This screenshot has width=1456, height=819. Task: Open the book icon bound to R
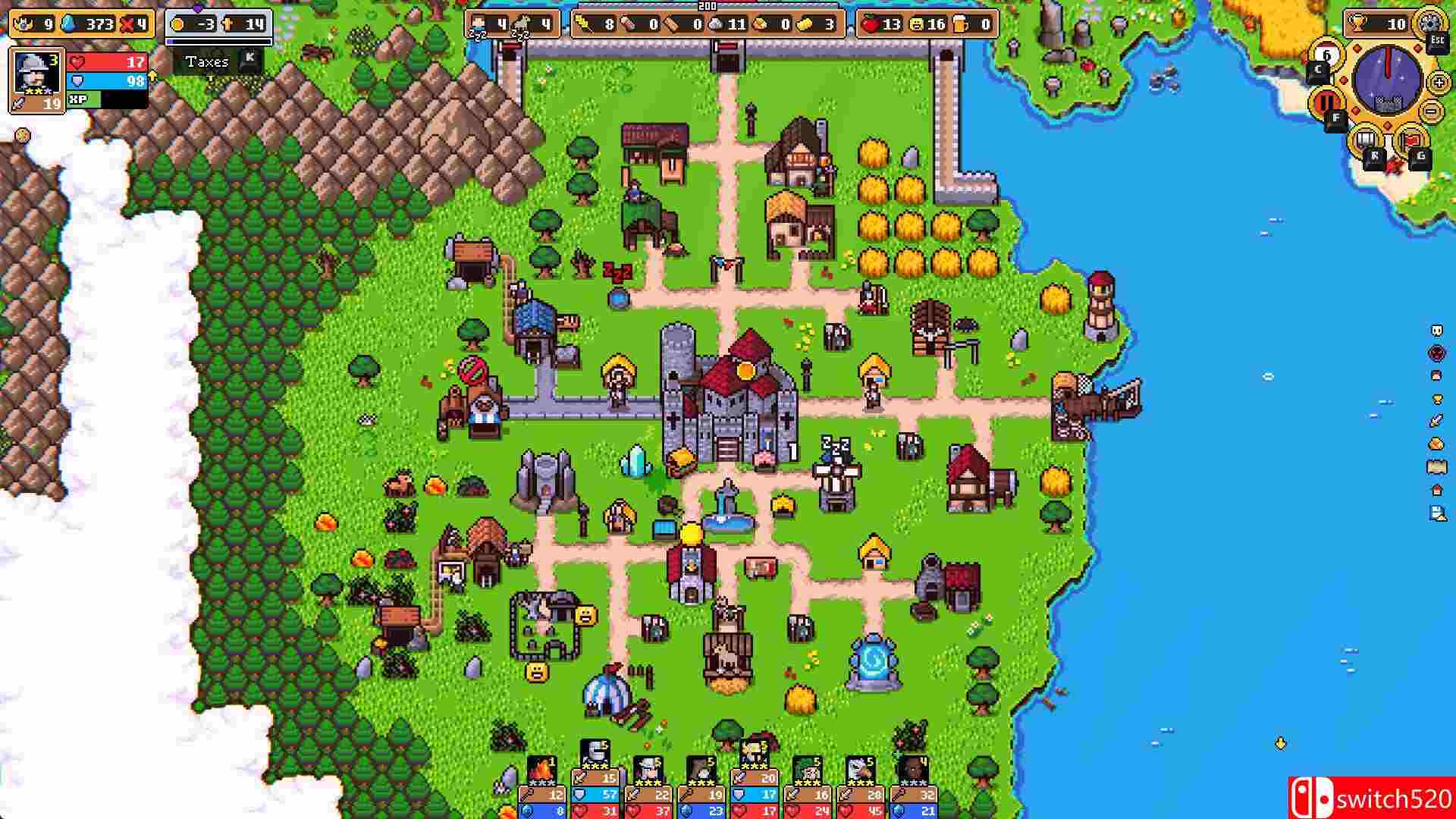[x=1365, y=139]
